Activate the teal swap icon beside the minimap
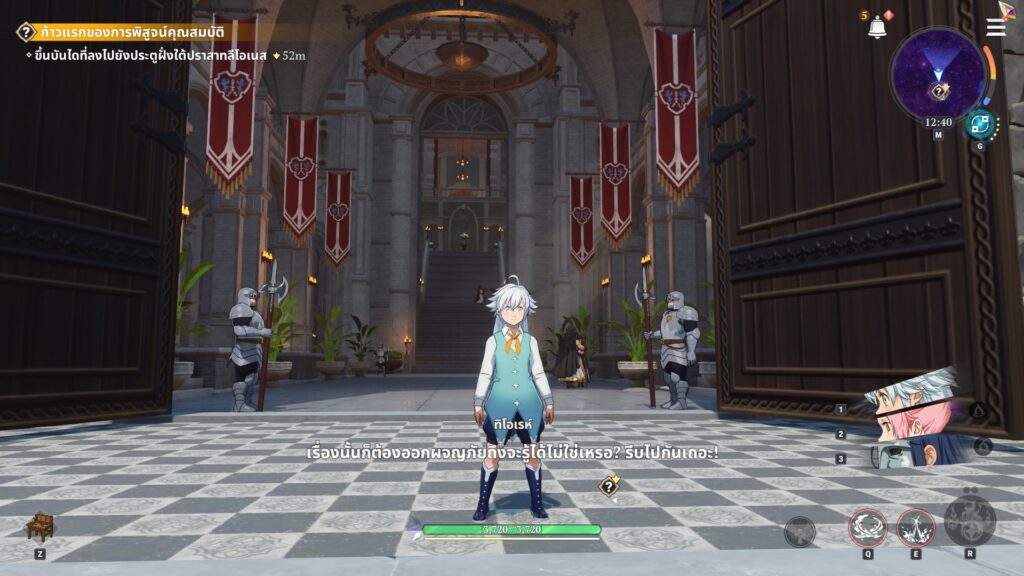Screen dimensions: 1024x576 (x=979, y=125)
